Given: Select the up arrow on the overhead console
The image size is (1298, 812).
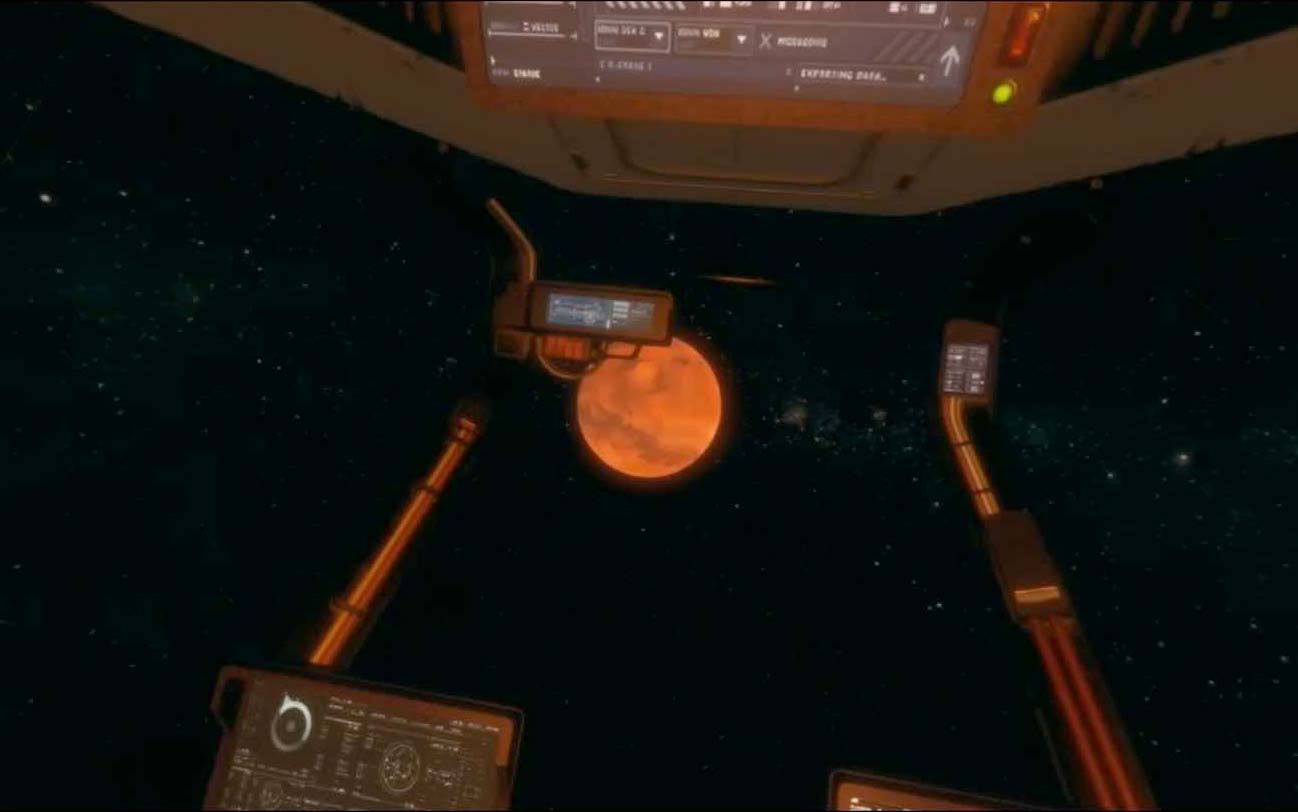Looking at the screenshot, I should pos(947,61).
